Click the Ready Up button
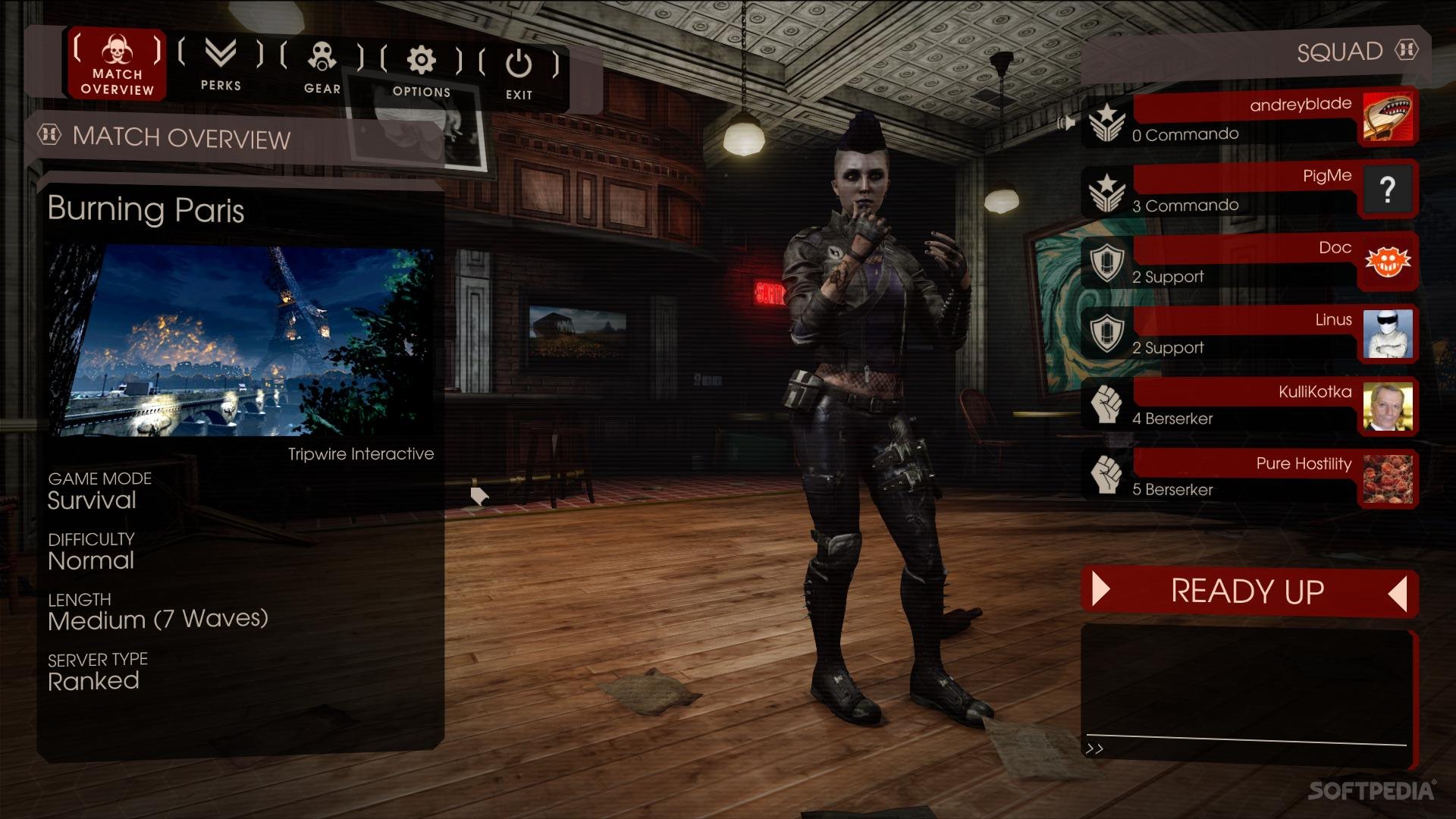 tap(1248, 591)
